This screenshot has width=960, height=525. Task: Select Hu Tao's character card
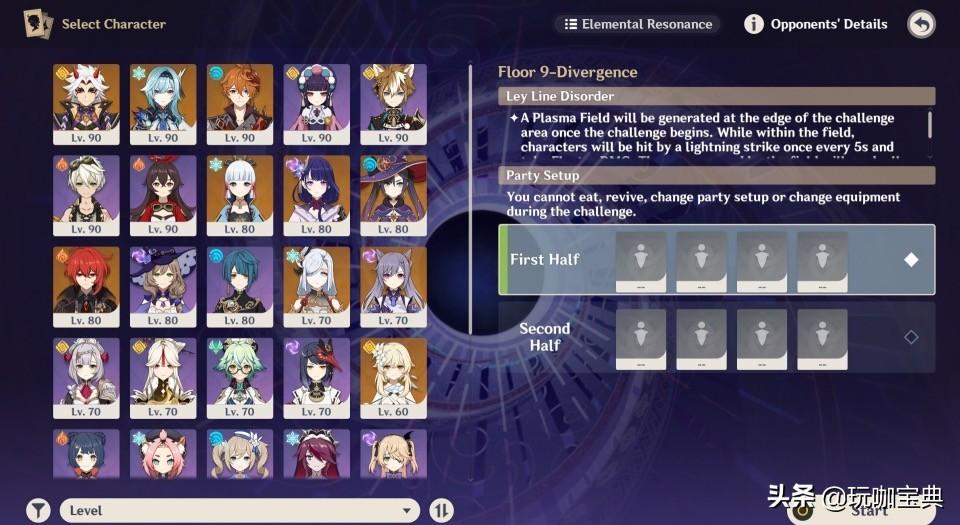tap(163, 195)
